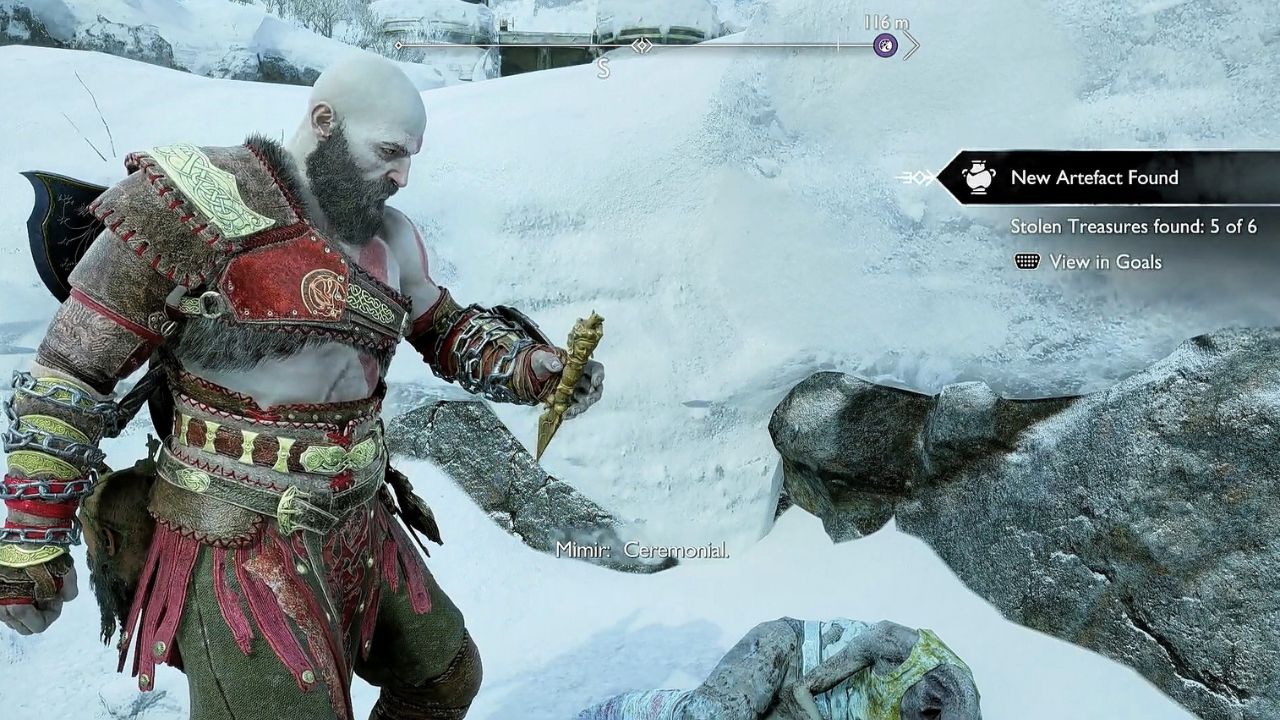Select the purple objective marker on compass
The image size is (1280, 720).
click(x=885, y=45)
